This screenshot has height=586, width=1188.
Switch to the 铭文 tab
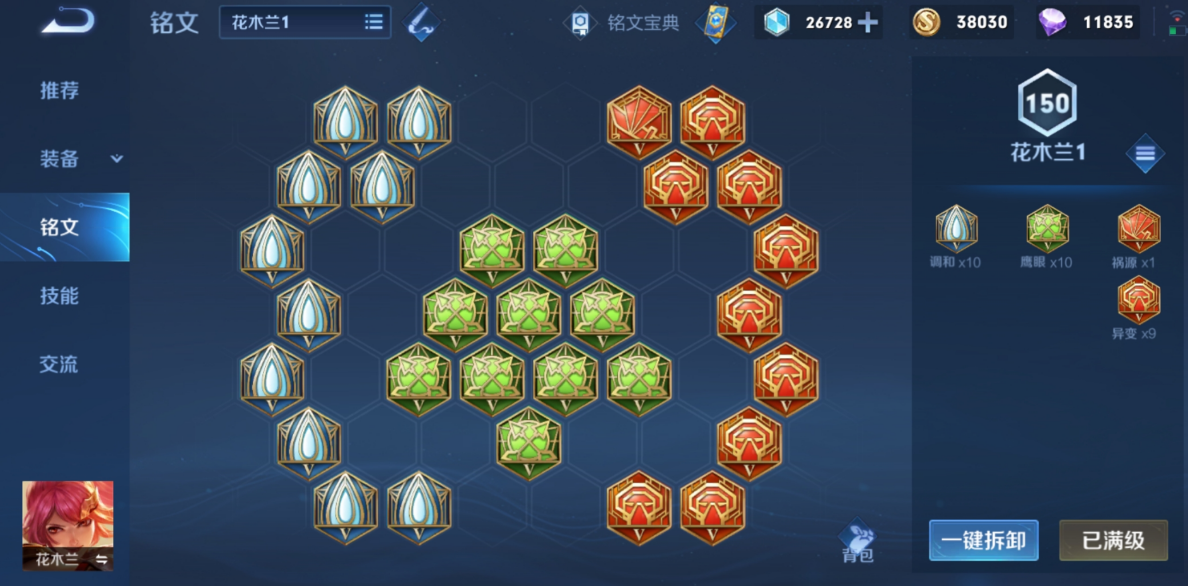[59, 227]
